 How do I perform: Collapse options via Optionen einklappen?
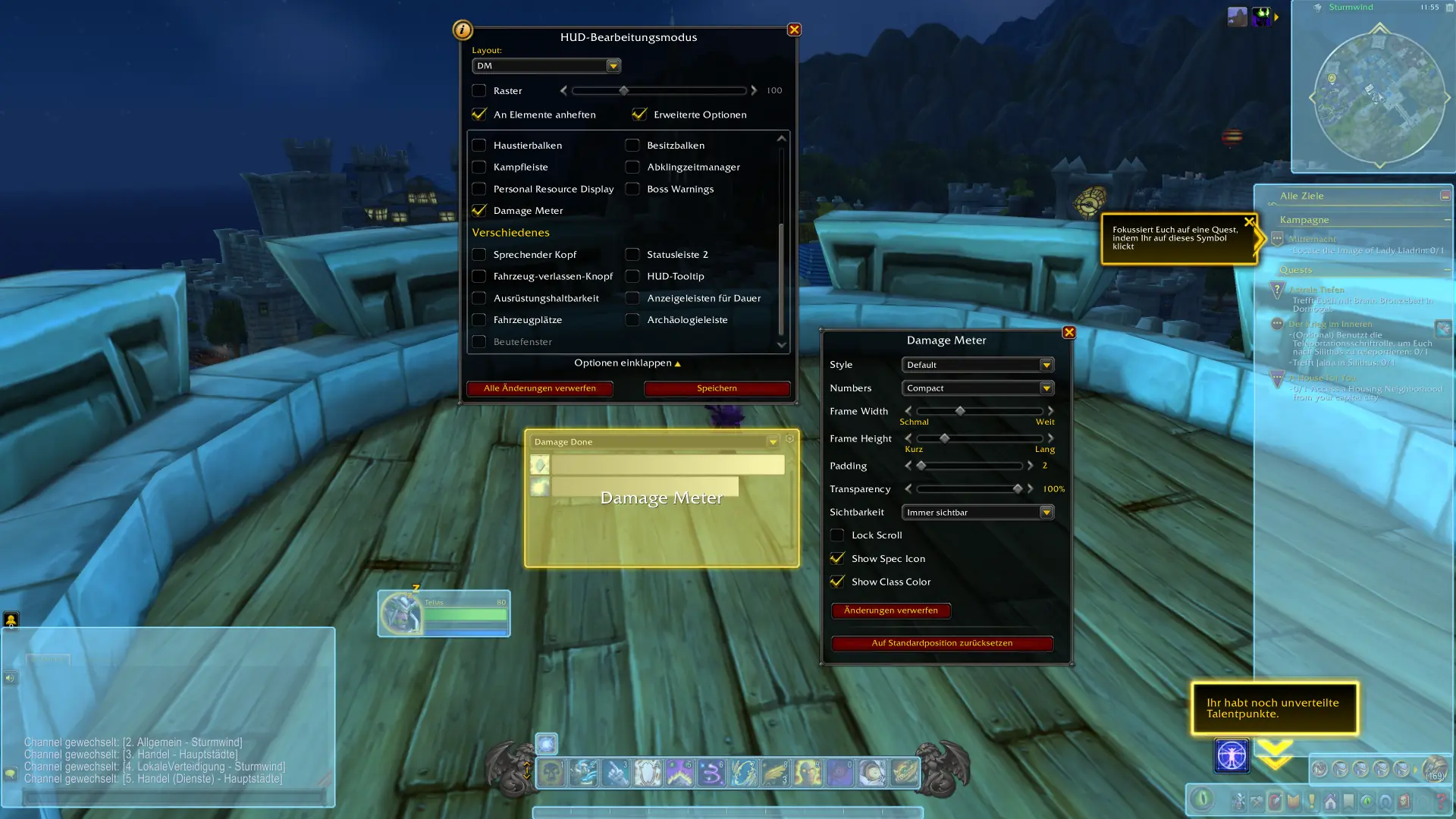[x=627, y=363]
